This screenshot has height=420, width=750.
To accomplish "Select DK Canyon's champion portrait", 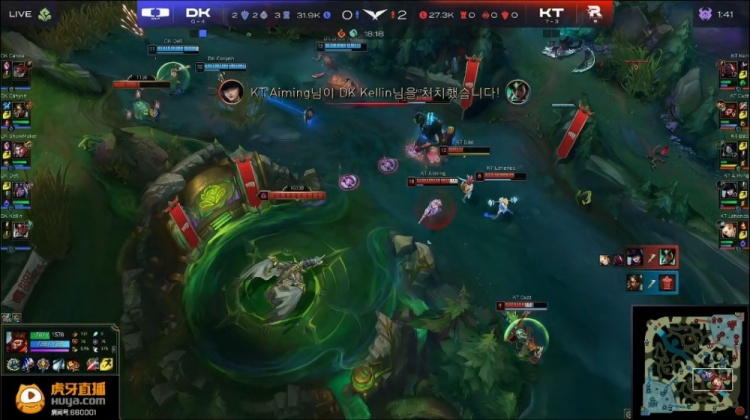I will (20, 108).
